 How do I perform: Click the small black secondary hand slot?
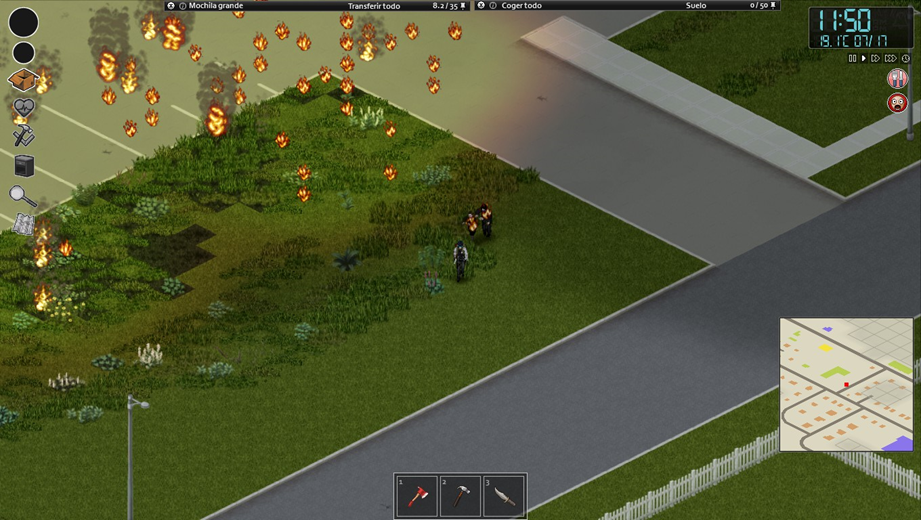[x=23, y=53]
